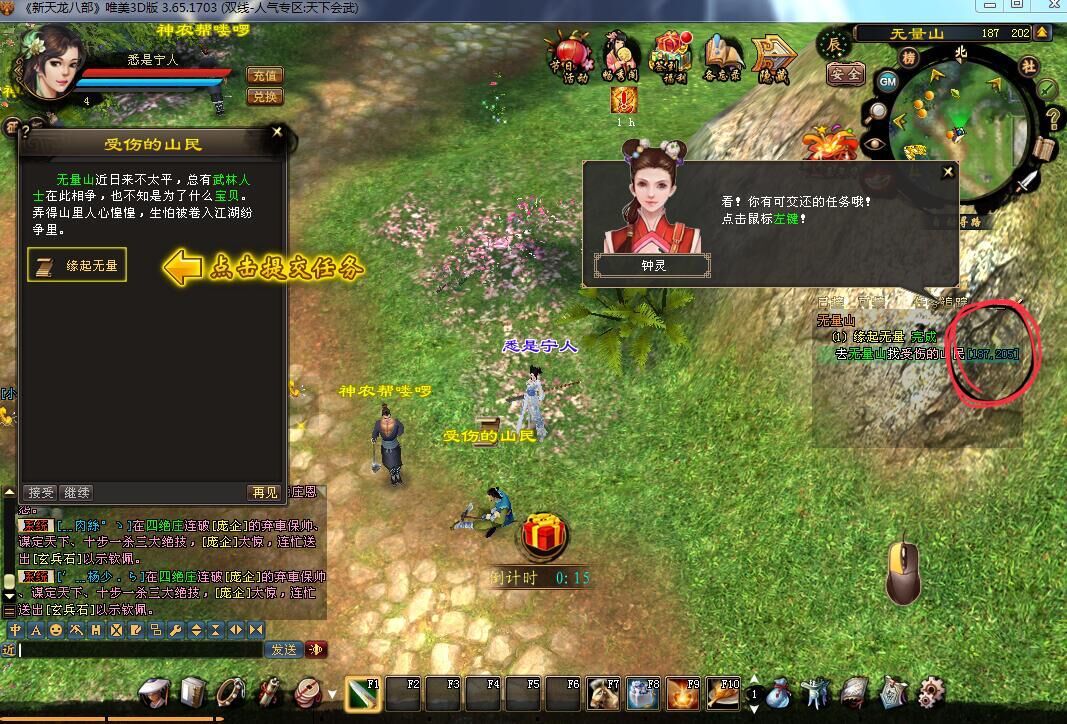The image size is (1067, 724).
Task: Open the 备忘录 memo book
Action: pyautogui.click(x=723, y=58)
